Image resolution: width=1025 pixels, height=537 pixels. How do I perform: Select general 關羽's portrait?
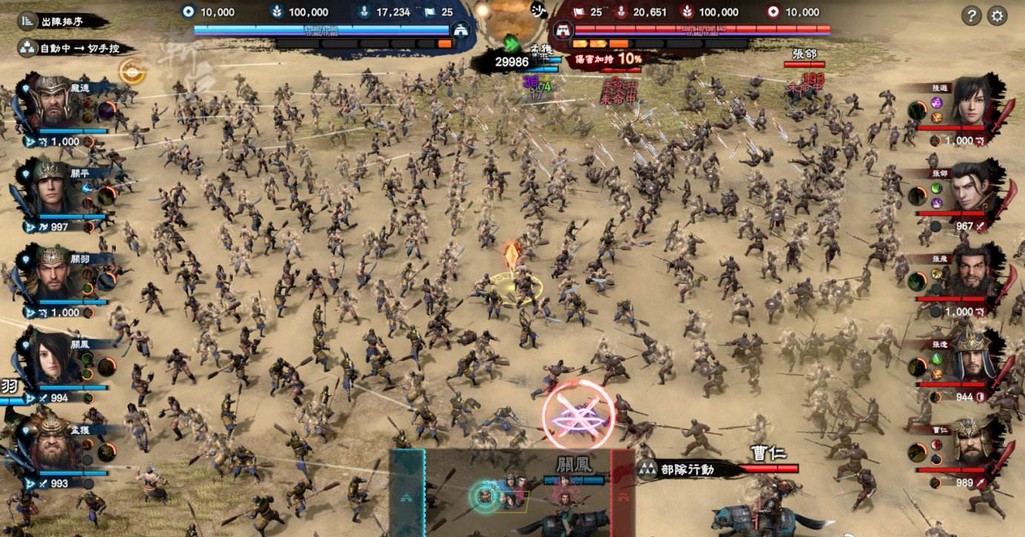pyautogui.click(x=54, y=272)
